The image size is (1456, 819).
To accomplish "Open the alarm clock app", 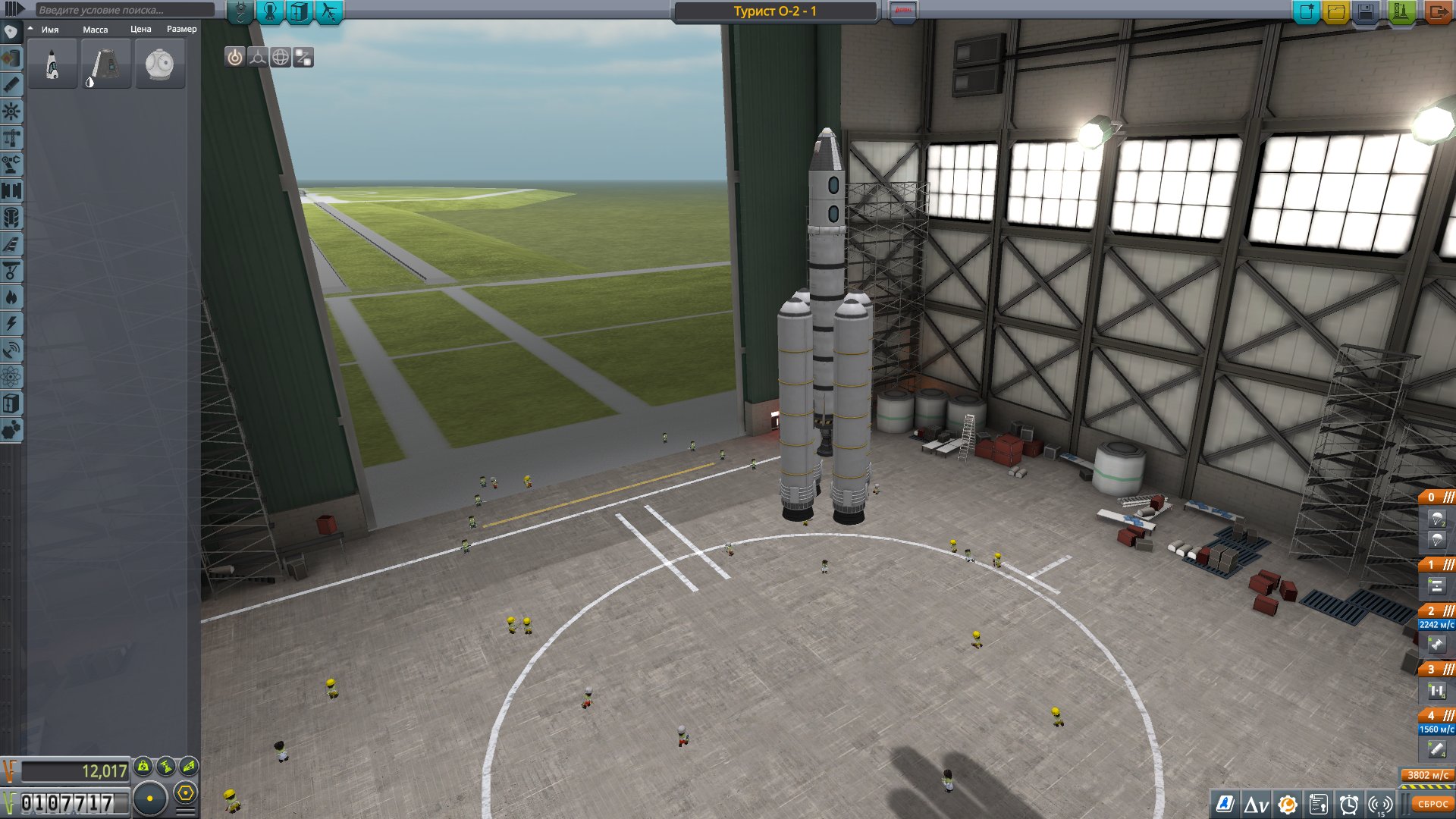I will point(1349,805).
